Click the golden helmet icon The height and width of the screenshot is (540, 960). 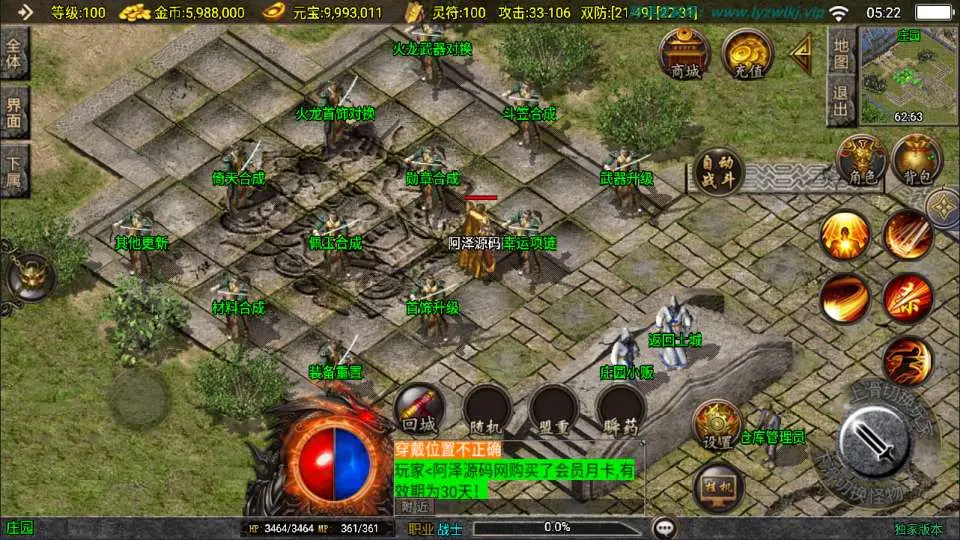(x=28, y=275)
